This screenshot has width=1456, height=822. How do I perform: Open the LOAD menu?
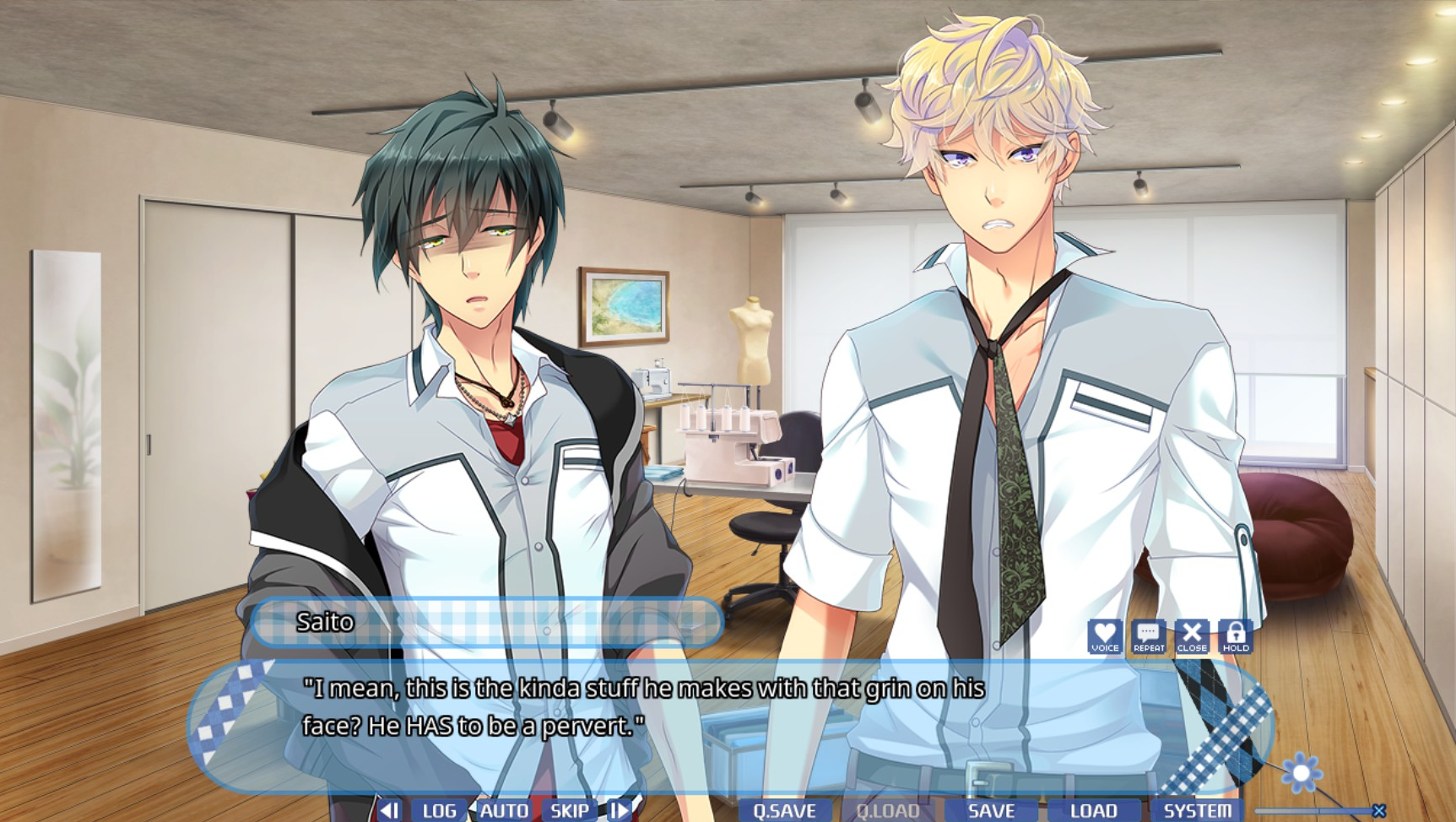click(1093, 810)
